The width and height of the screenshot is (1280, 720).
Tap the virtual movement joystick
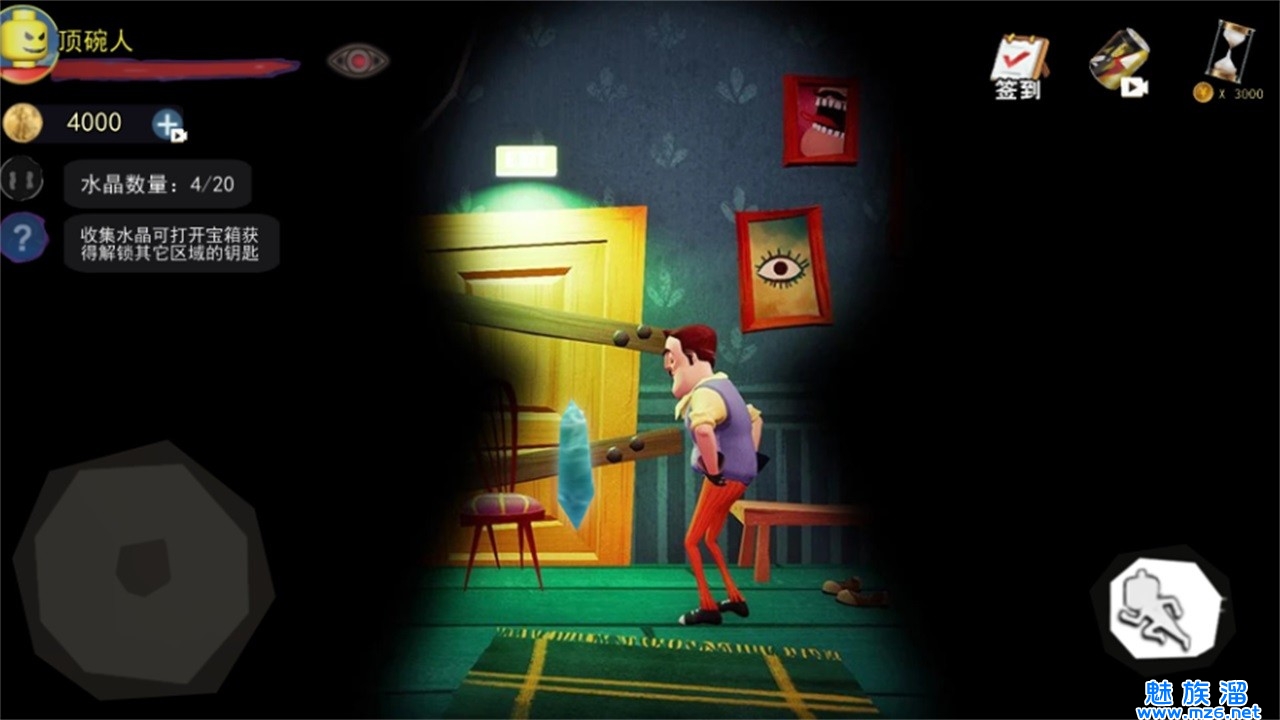click(143, 566)
